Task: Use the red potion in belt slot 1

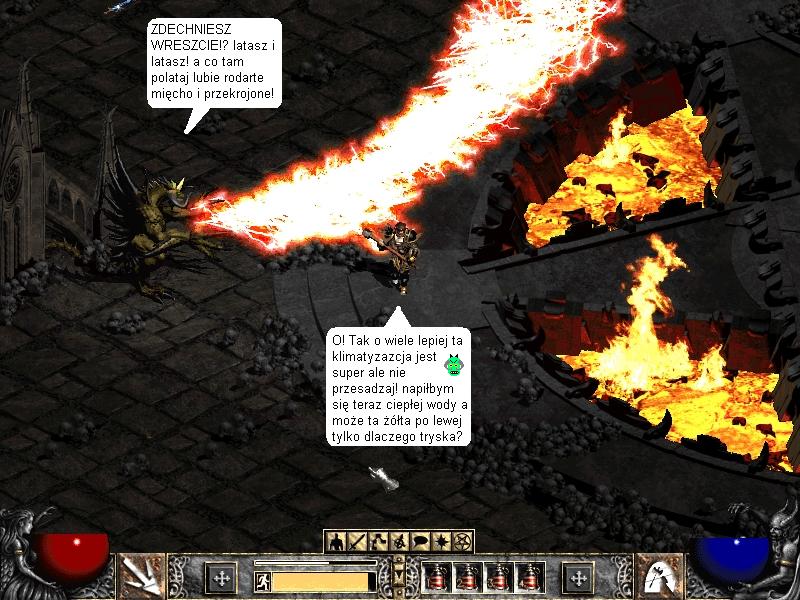Action: point(436,577)
